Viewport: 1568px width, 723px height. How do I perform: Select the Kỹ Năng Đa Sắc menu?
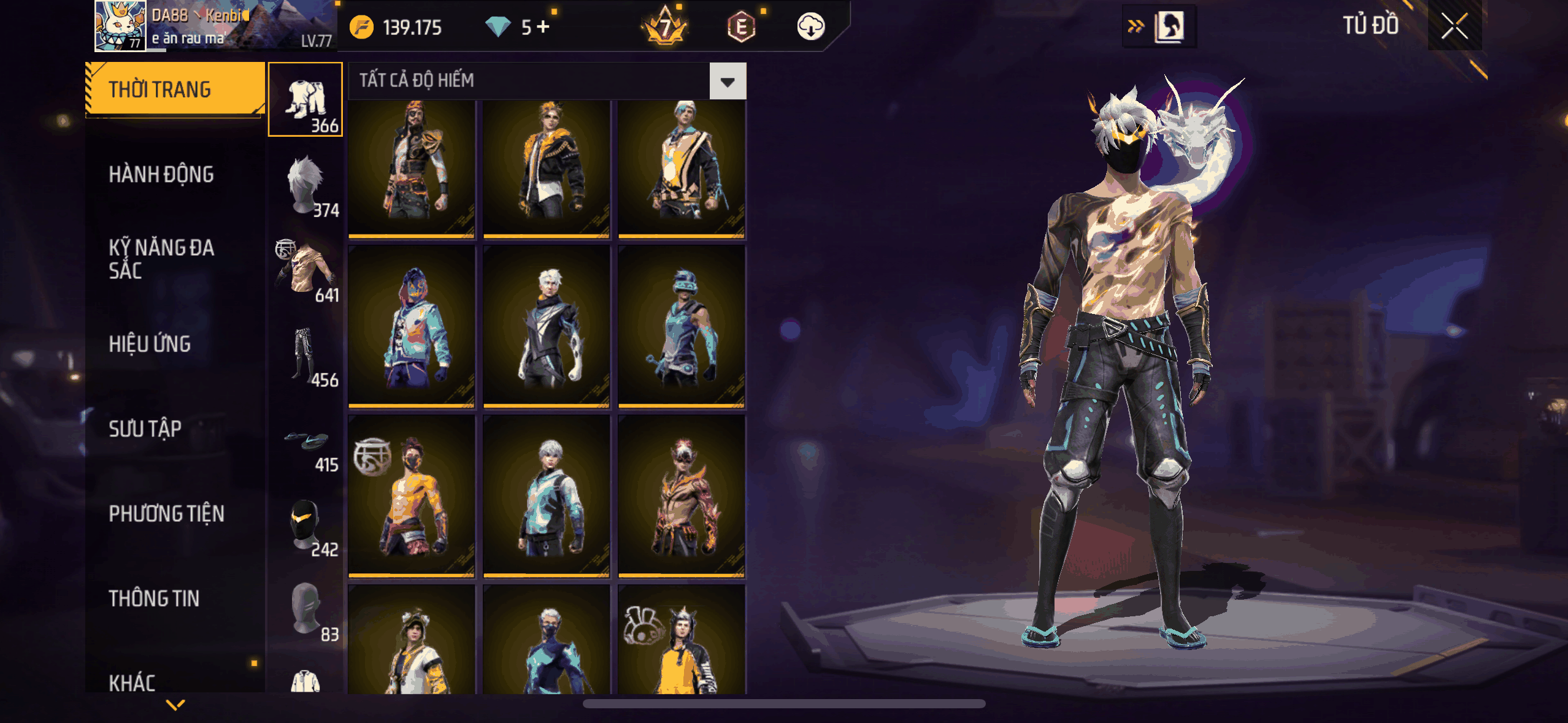[161, 259]
